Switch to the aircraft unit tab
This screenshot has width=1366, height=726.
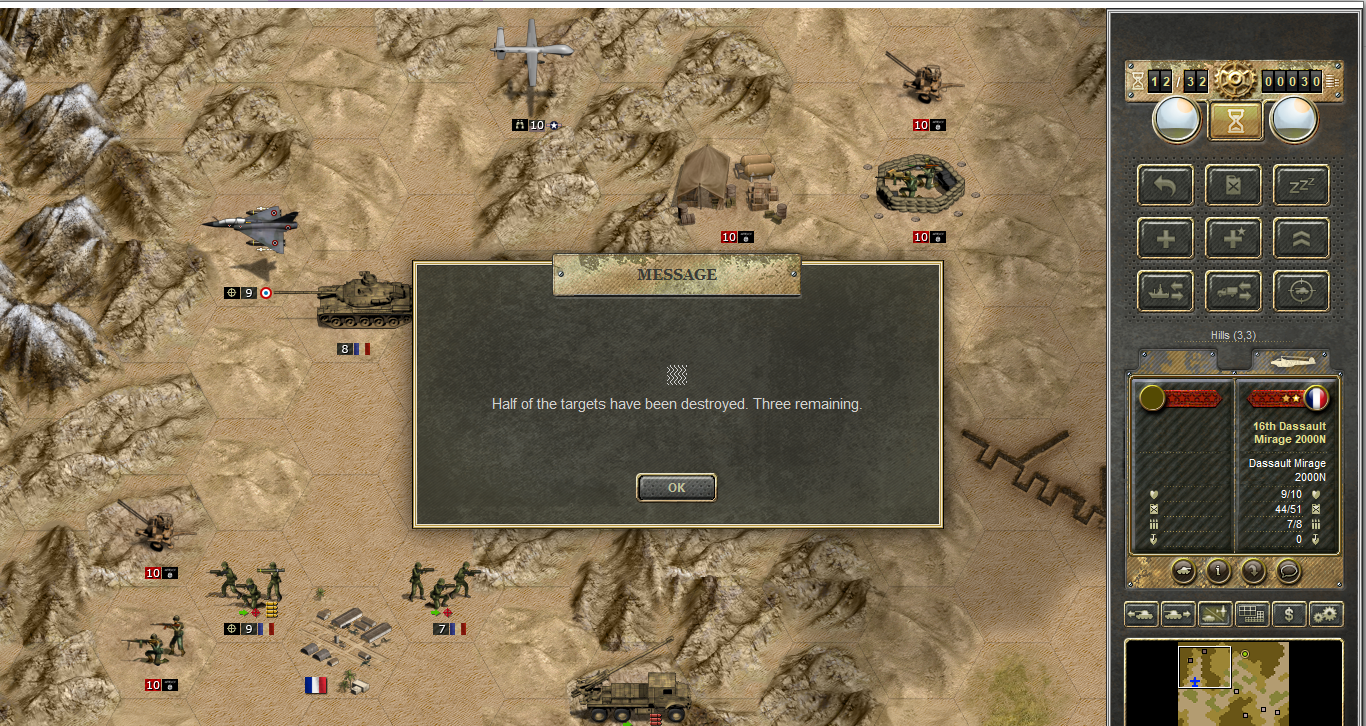coord(1290,359)
